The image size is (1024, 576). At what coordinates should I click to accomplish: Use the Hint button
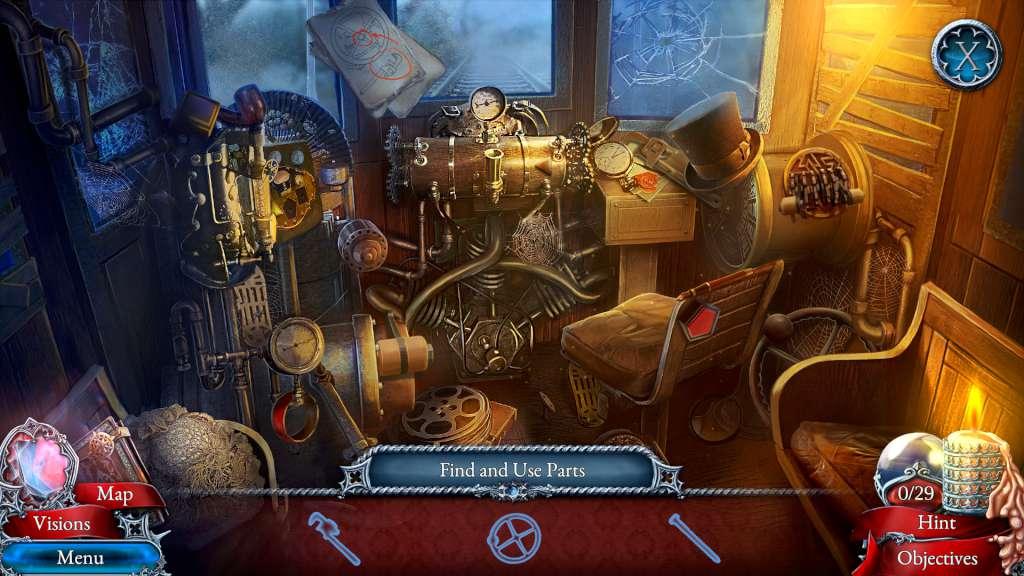point(936,523)
